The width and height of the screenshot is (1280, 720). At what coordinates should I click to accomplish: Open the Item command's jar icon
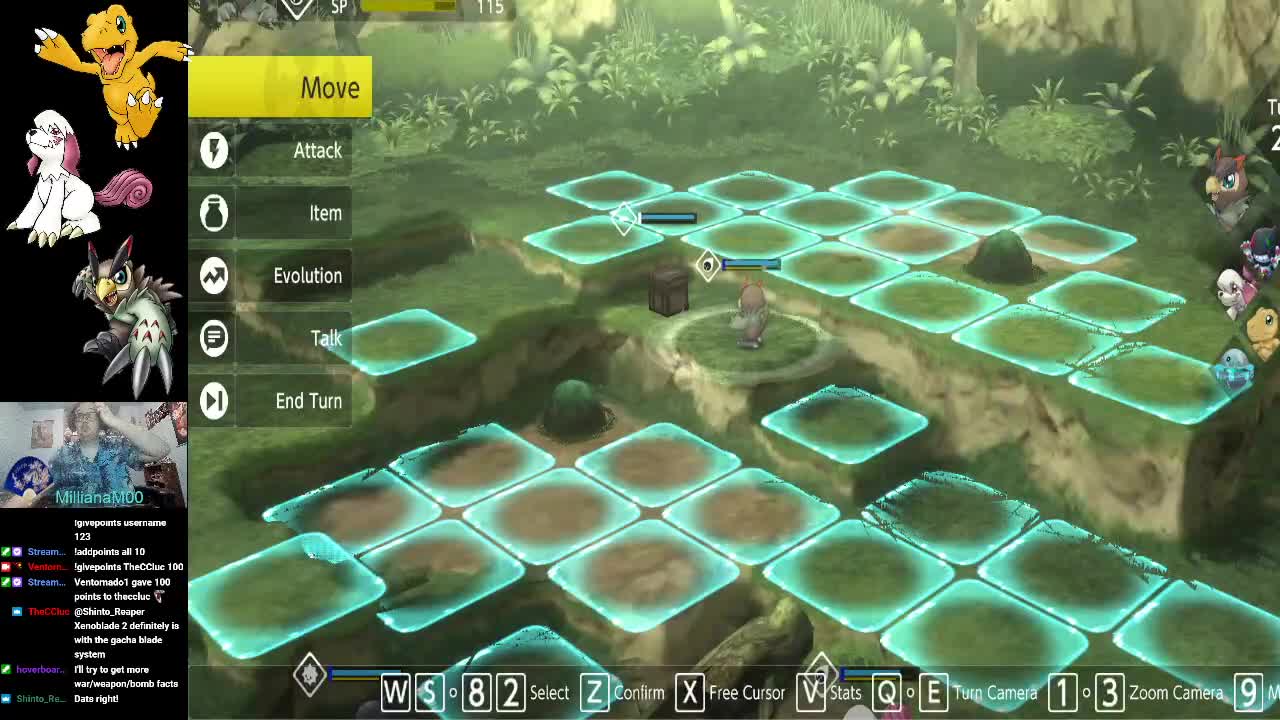click(213, 213)
